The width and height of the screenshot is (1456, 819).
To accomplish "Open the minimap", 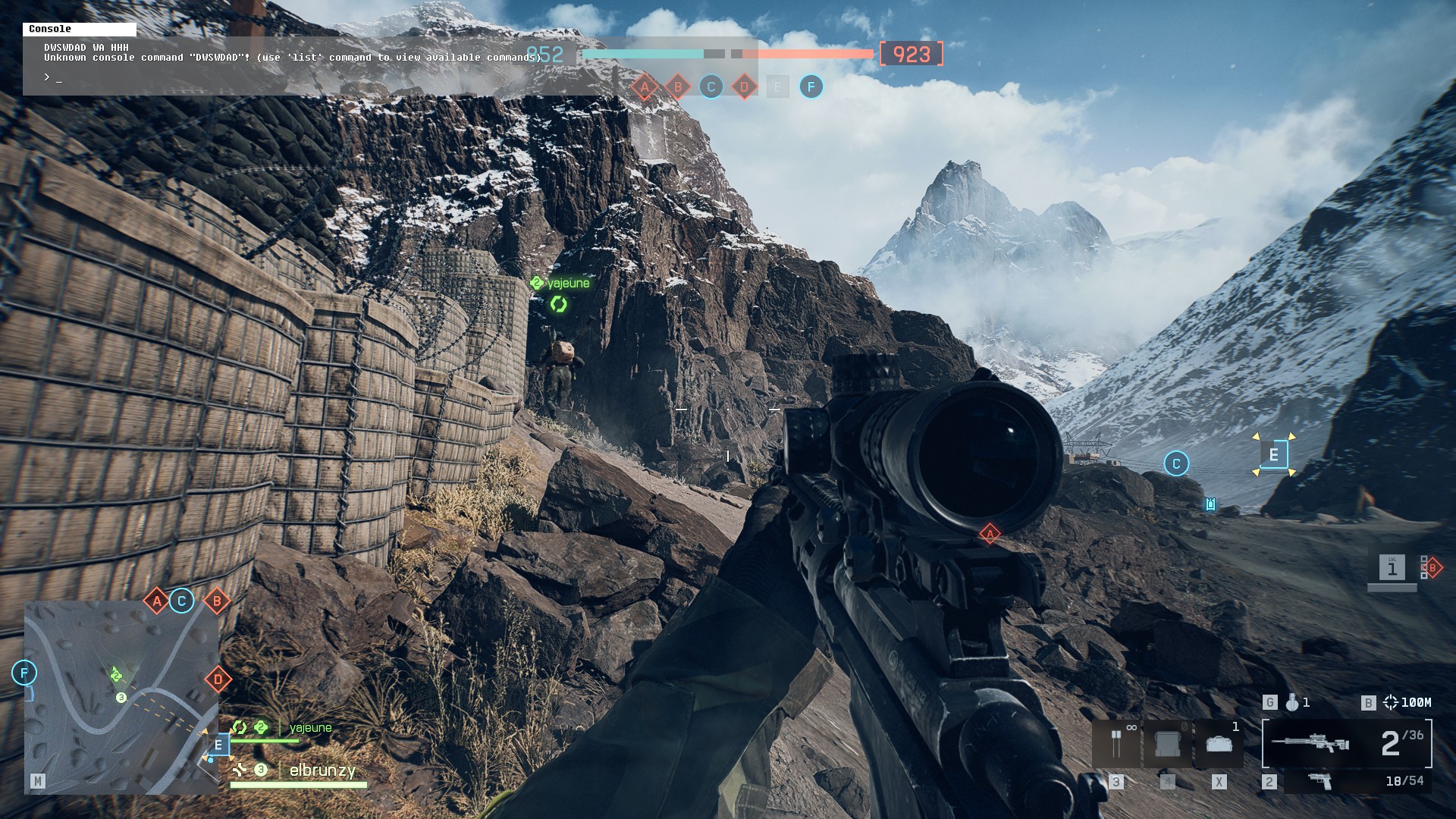I will [121, 698].
